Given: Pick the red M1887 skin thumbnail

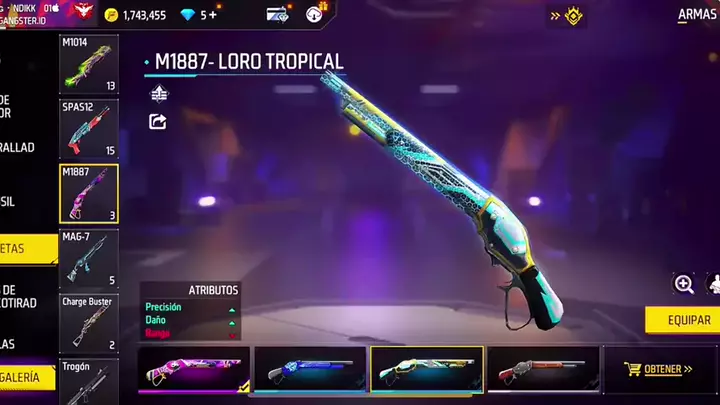Looking at the screenshot, I should tap(543, 369).
